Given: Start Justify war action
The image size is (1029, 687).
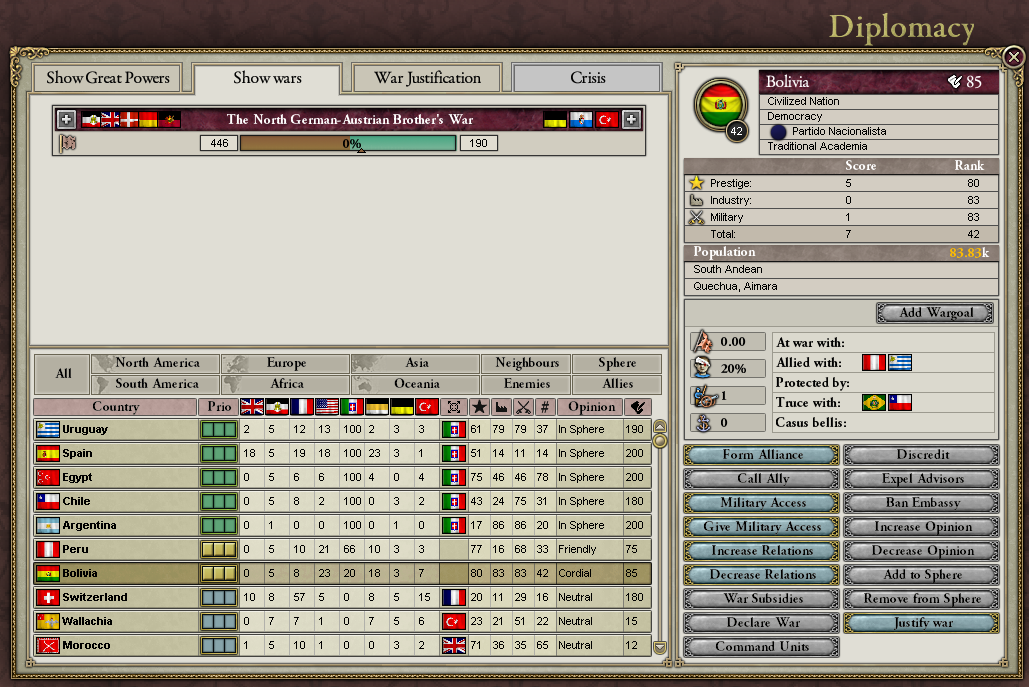Looking at the screenshot, I should tap(921, 623).
